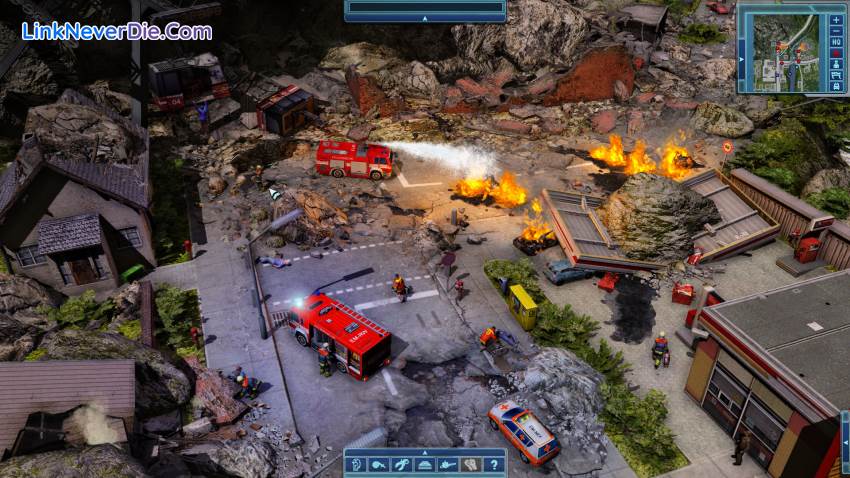Zoom in the minimap with plus button
Image resolution: width=850 pixels, height=478 pixels.
[836, 19]
